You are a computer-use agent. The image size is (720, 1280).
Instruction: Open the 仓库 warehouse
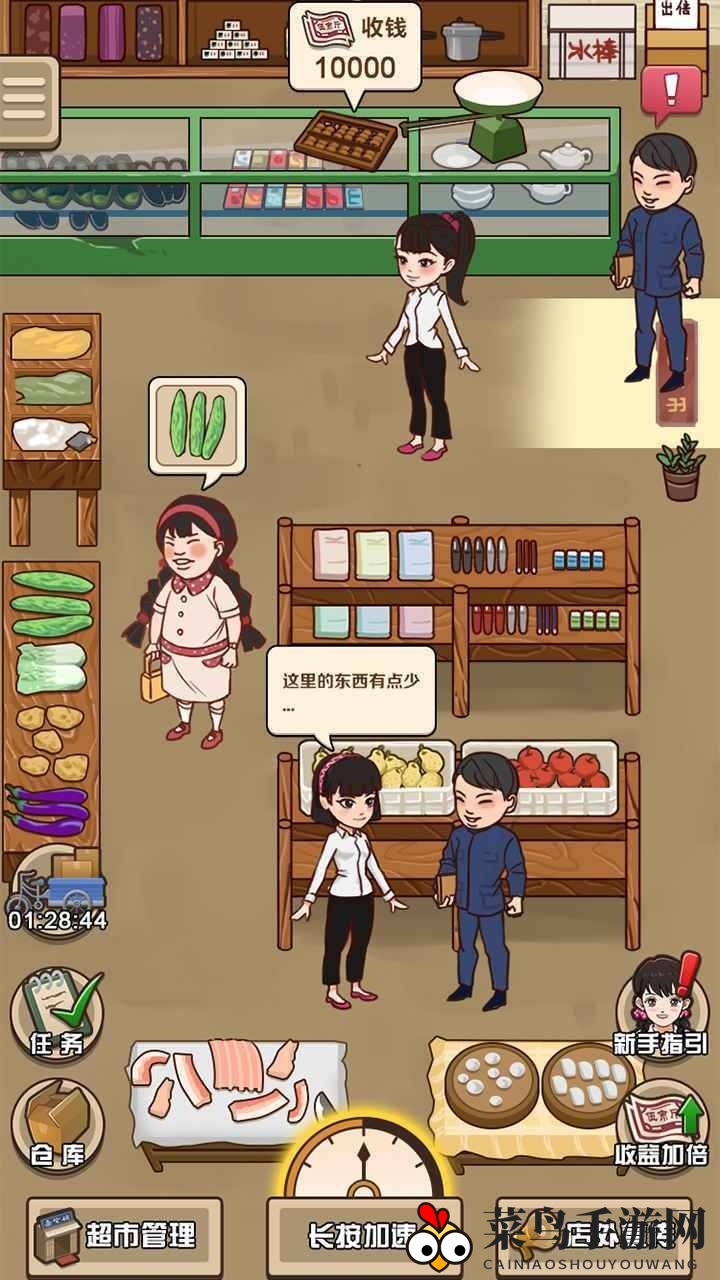[57, 1128]
